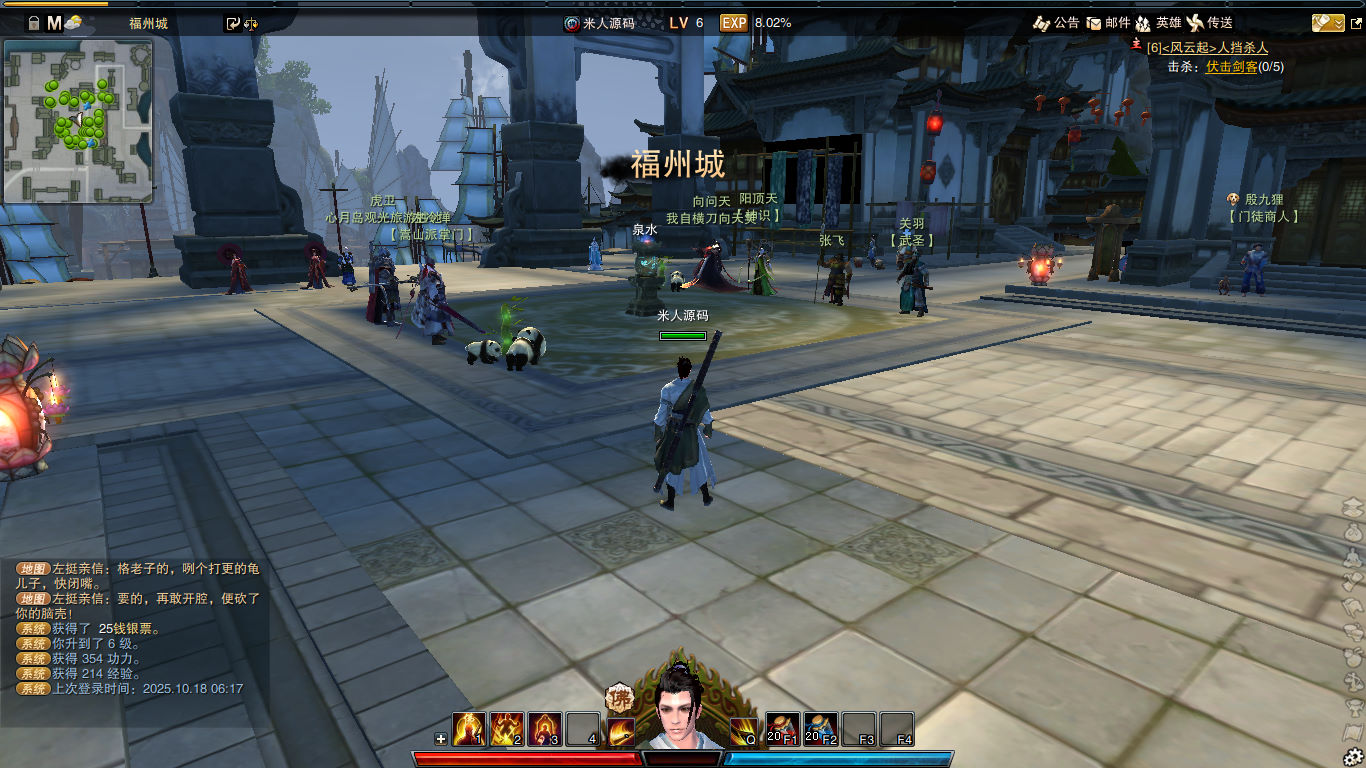This screenshot has height=768, width=1366.
Task: Click the weather cloud icon next to M
Action: [74, 23]
